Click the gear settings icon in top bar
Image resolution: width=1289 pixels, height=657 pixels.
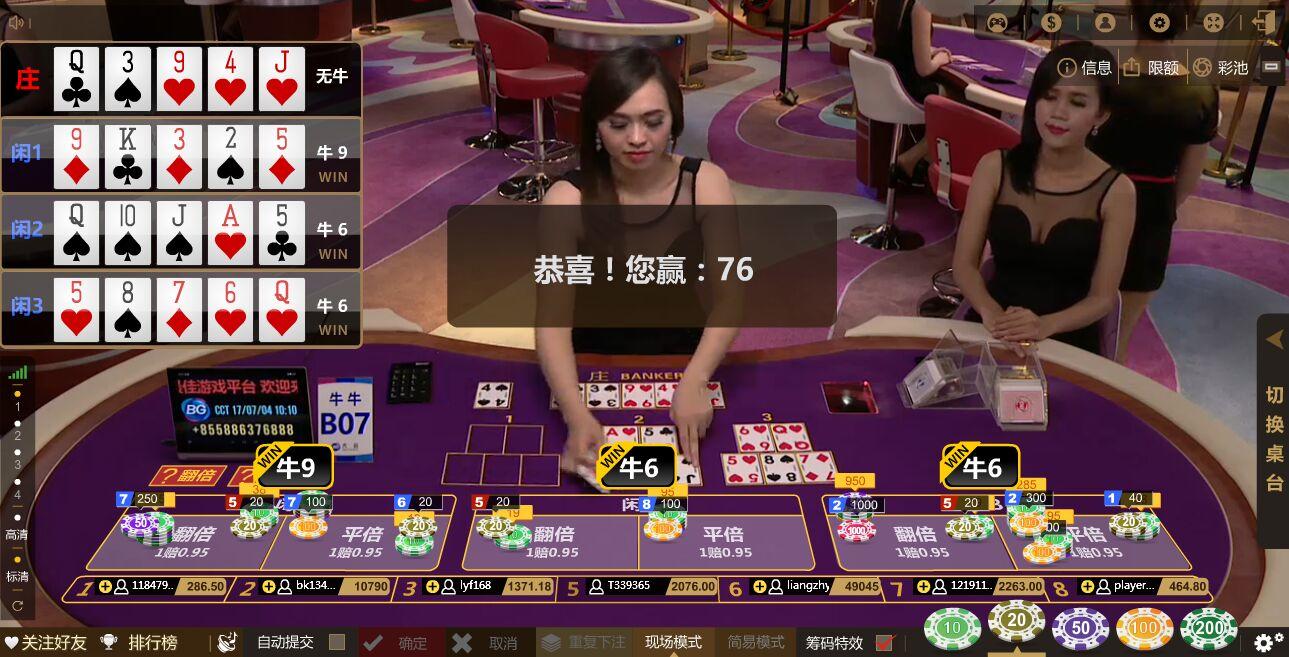(x=1160, y=23)
